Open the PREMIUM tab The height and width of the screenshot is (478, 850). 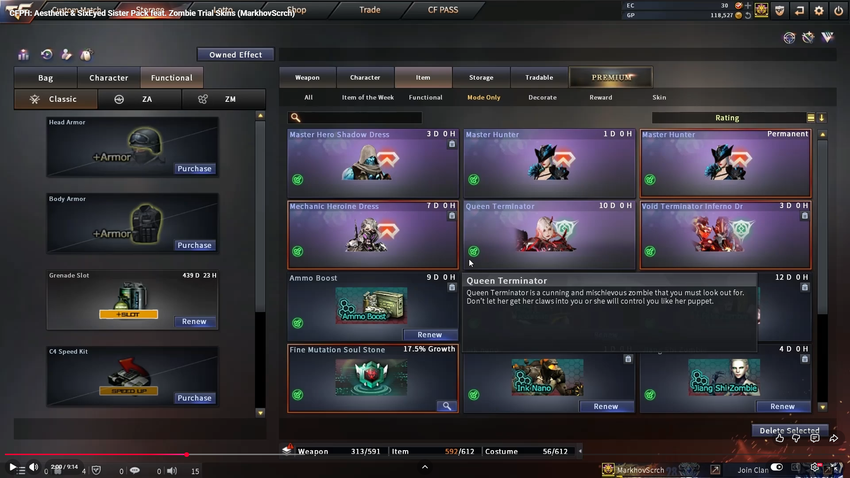point(611,78)
